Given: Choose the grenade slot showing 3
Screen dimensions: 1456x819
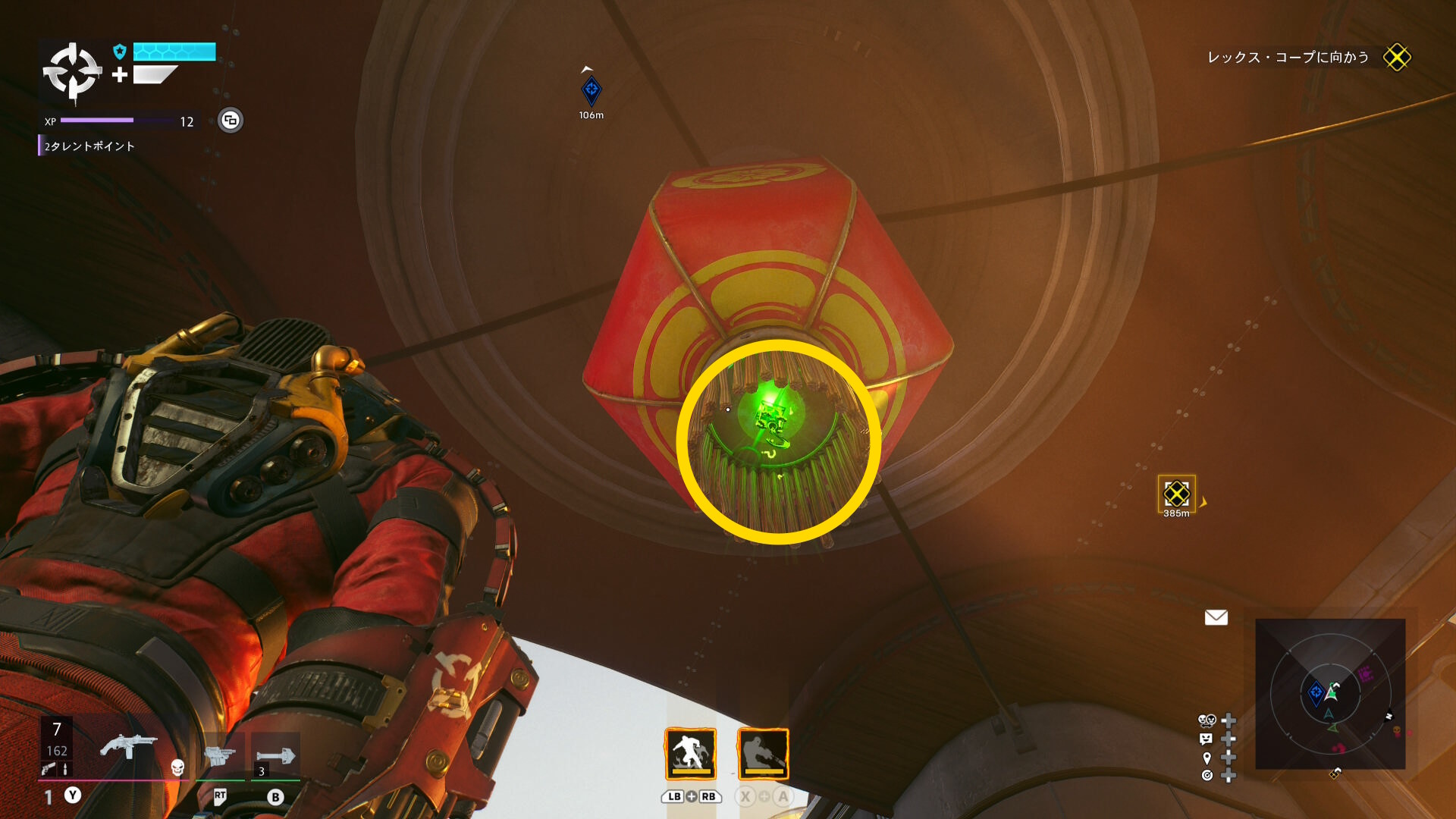Looking at the screenshot, I should point(275,756).
